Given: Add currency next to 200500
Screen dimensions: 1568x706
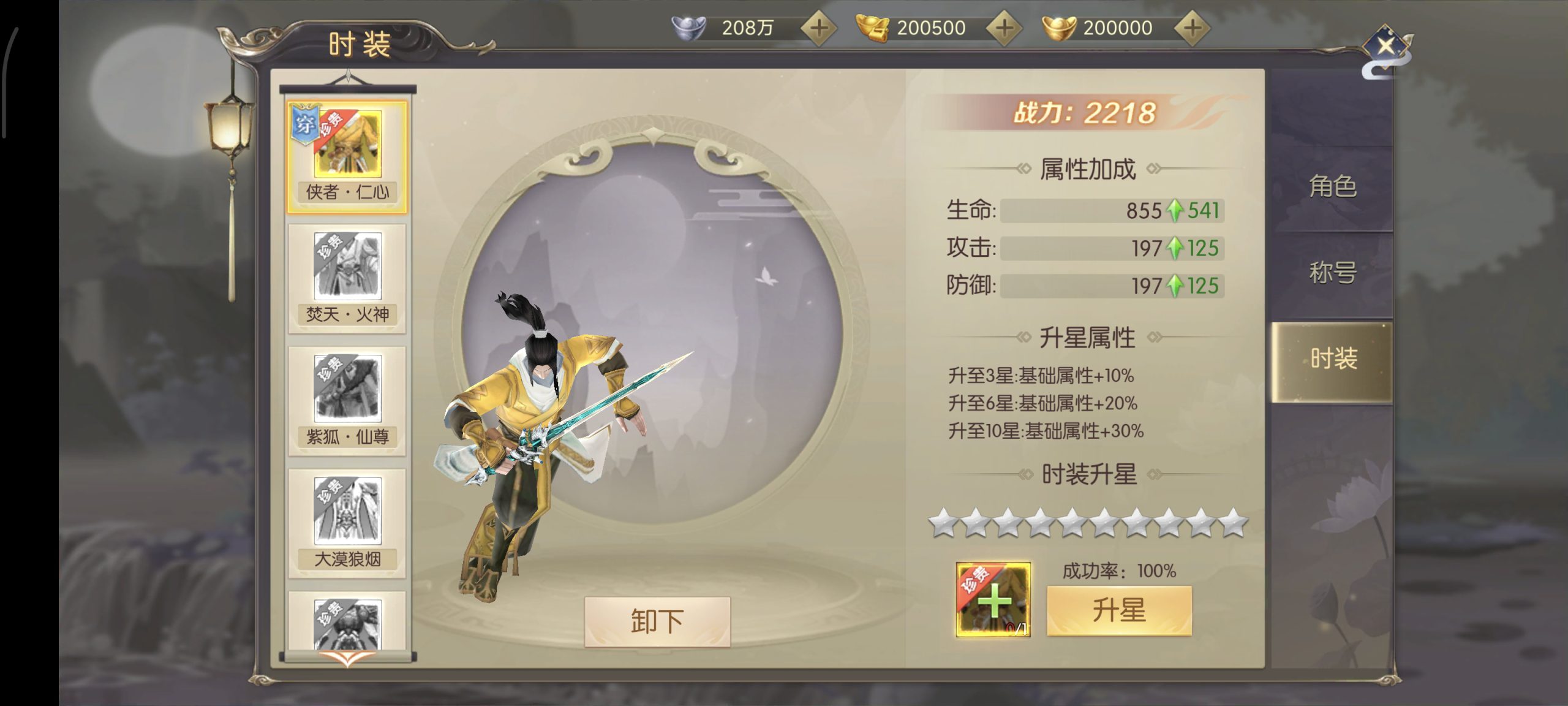Looking at the screenshot, I should pyautogui.click(x=1004, y=28).
